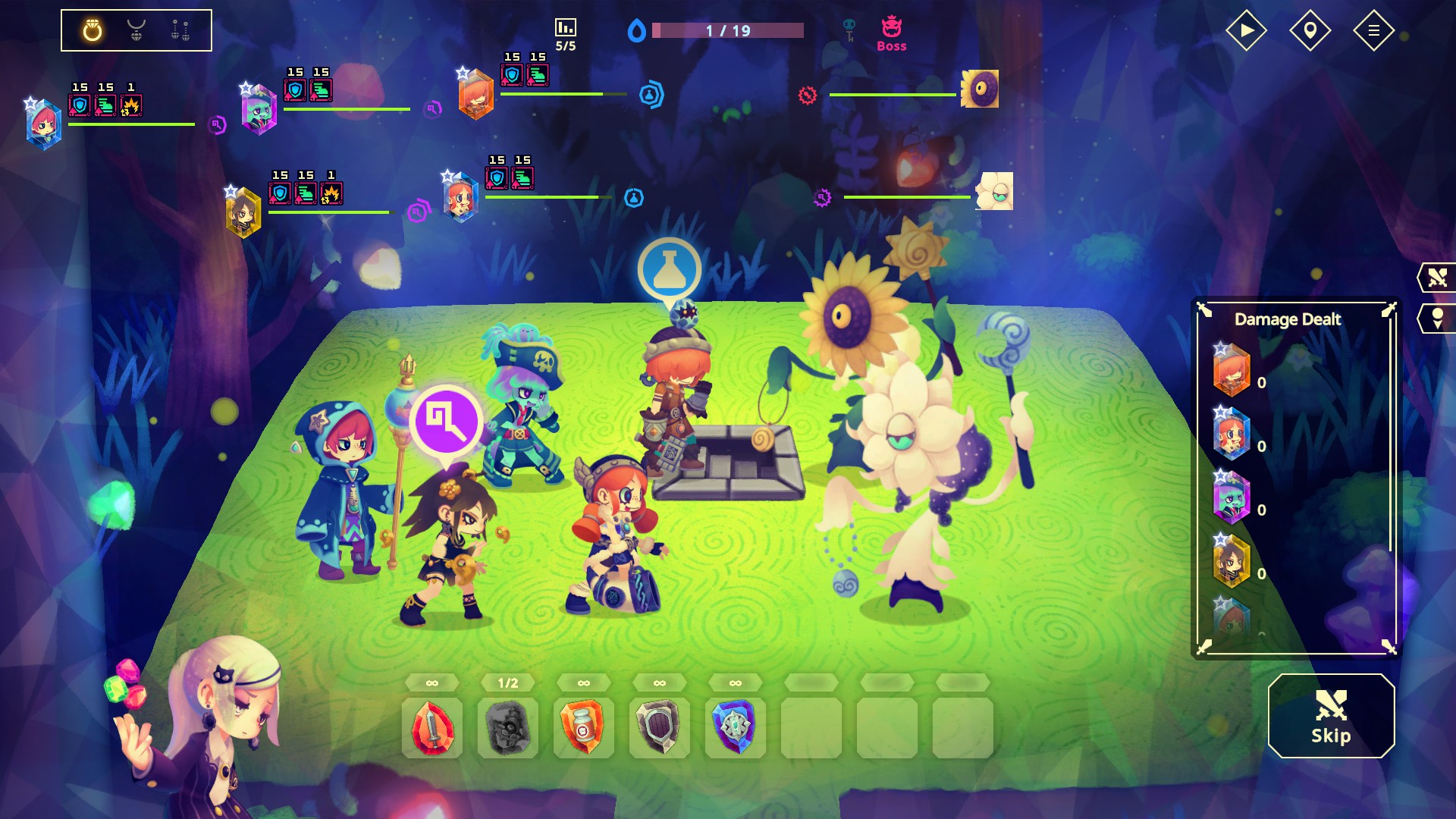Select the gray stone helmet item

(508, 728)
